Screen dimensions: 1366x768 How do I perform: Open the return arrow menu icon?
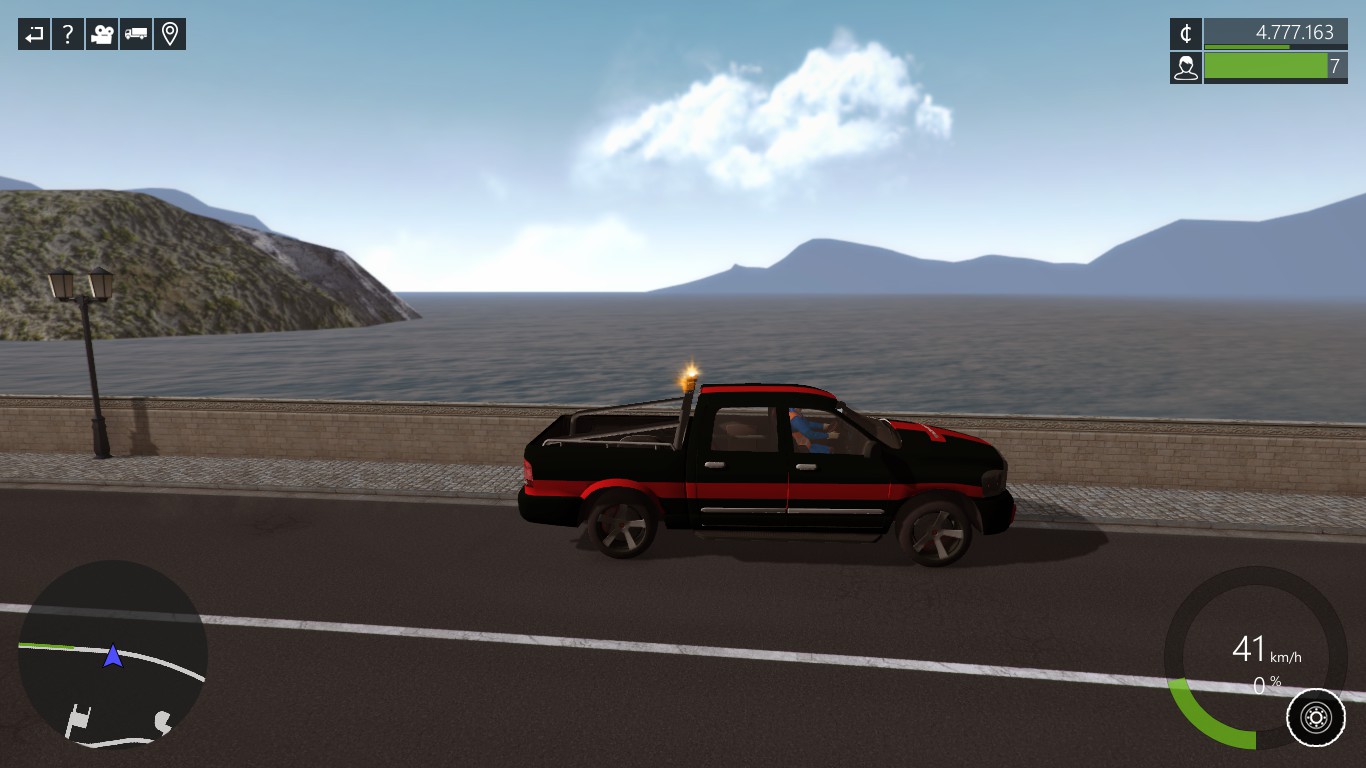tap(33, 33)
